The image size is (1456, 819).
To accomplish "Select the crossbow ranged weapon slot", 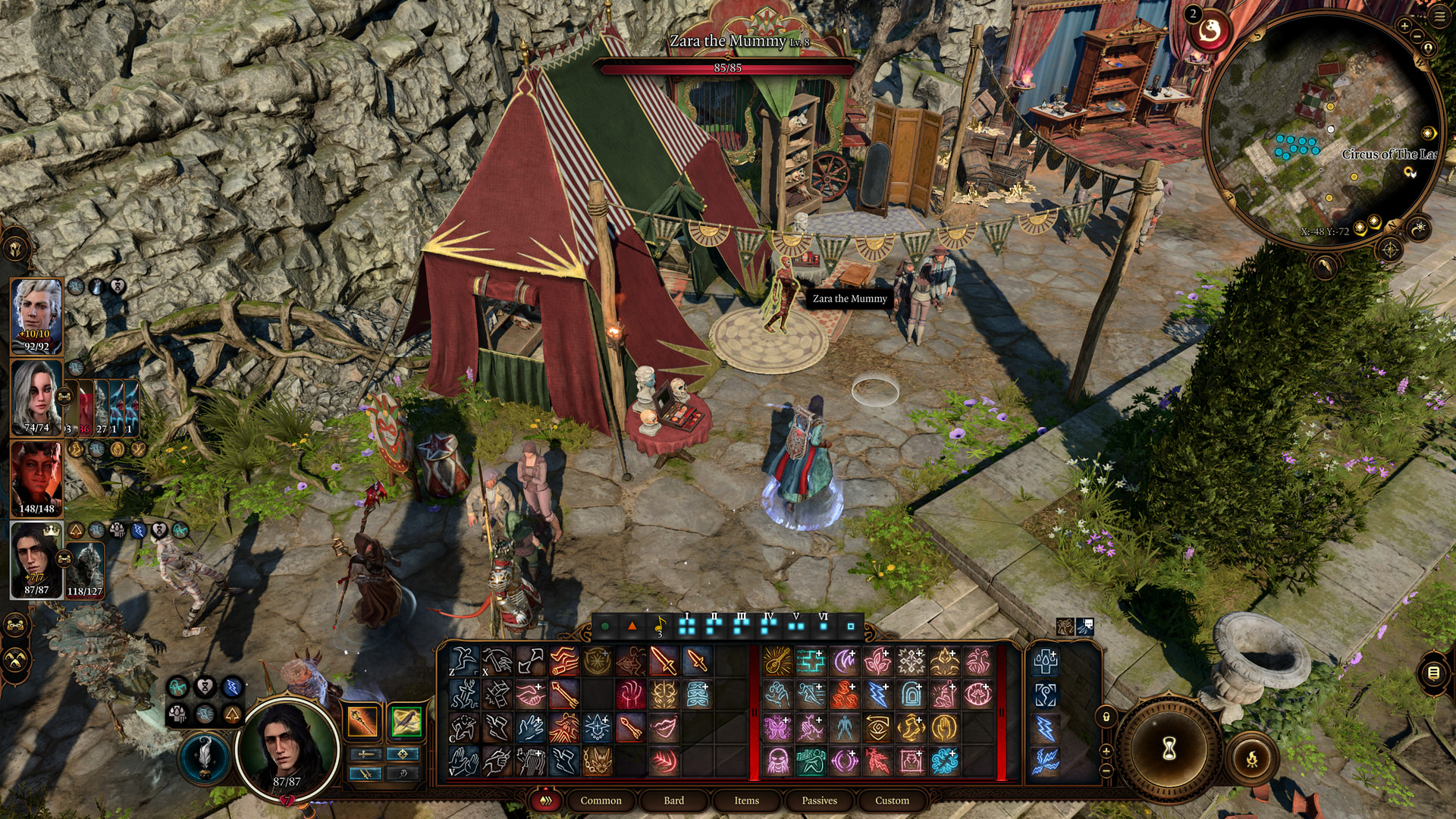I will pyautogui.click(x=406, y=721).
